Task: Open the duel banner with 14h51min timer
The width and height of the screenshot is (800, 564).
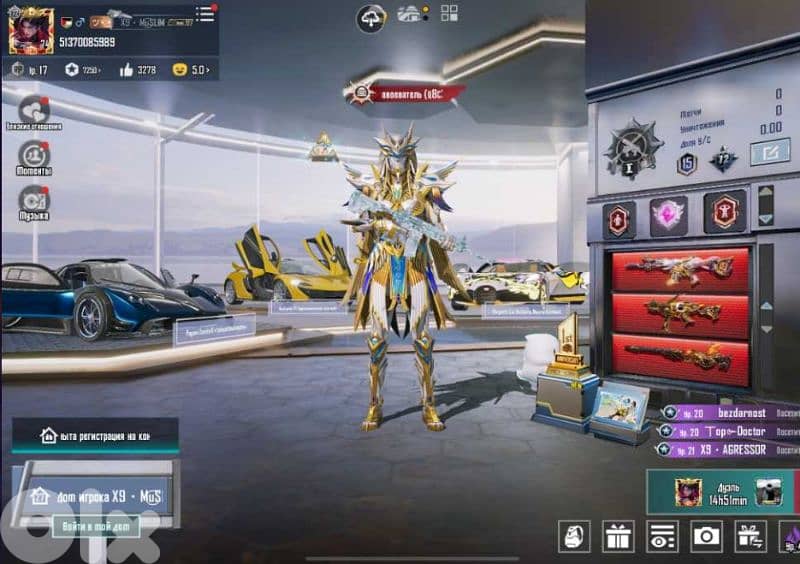Action: pos(722,492)
